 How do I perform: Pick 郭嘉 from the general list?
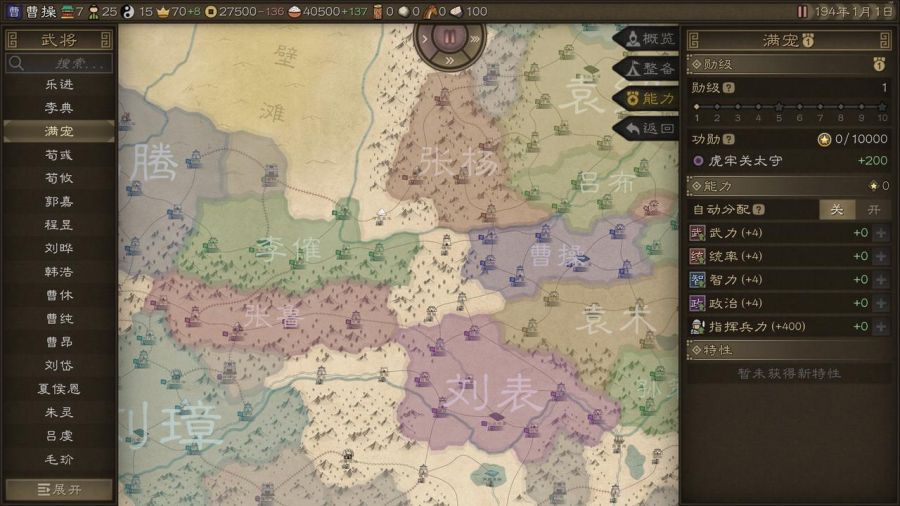58,201
